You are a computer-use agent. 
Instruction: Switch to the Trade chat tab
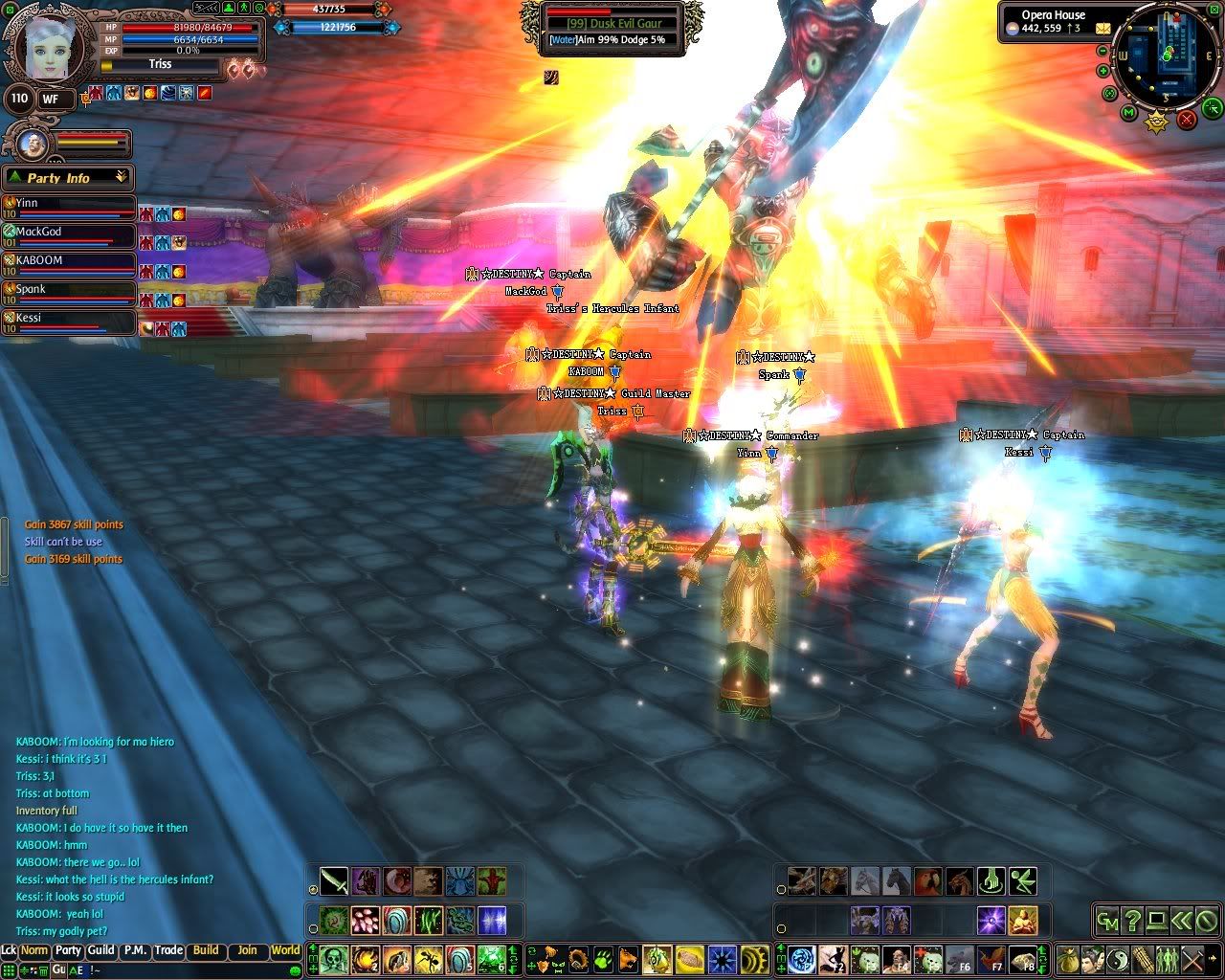(168, 950)
